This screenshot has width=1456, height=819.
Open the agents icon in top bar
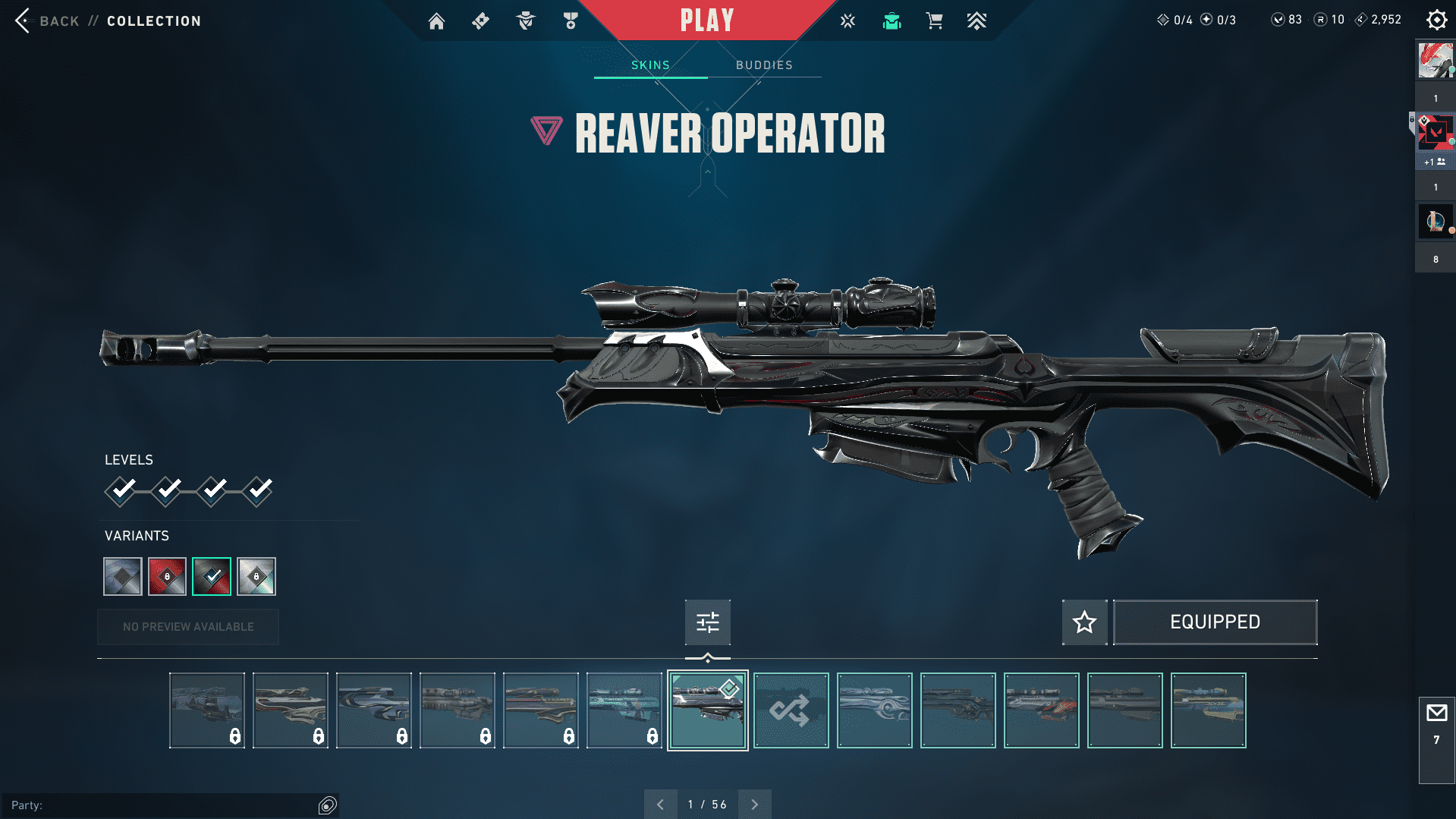click(525, 21)
